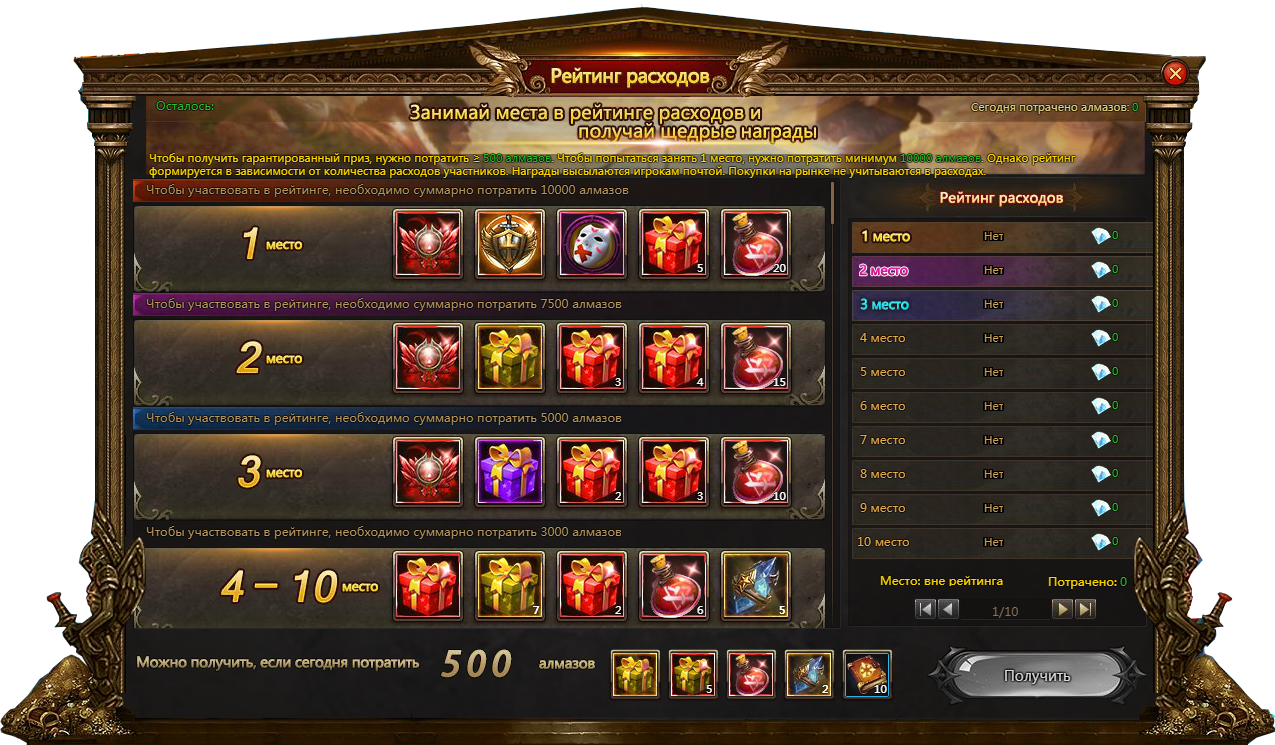1275x745 pixels.
Task: Select the white mask reward icon
Action: pyautogui.click(x=592, y=243)
